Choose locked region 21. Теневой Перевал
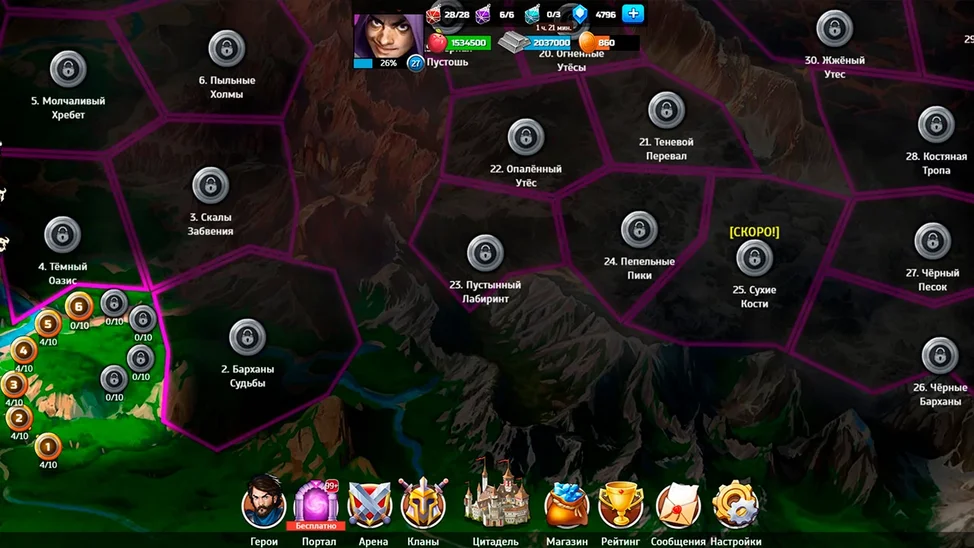Screen dimensions: 974x548 tap(666, 110)
